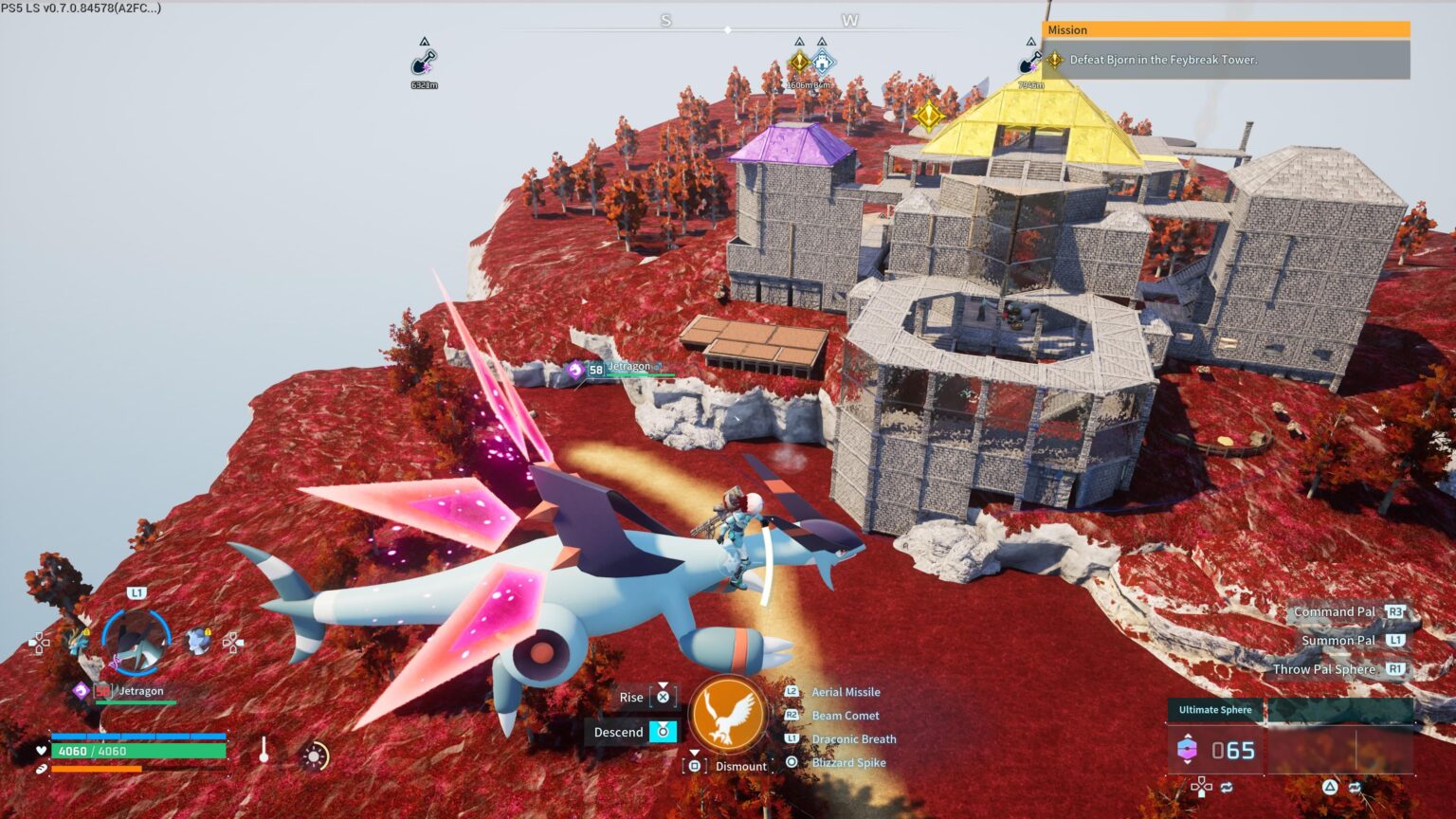The image size is (1456, 819).
Task: Click the down arrow below the sphere icon
Action: tap(1188, 762)
